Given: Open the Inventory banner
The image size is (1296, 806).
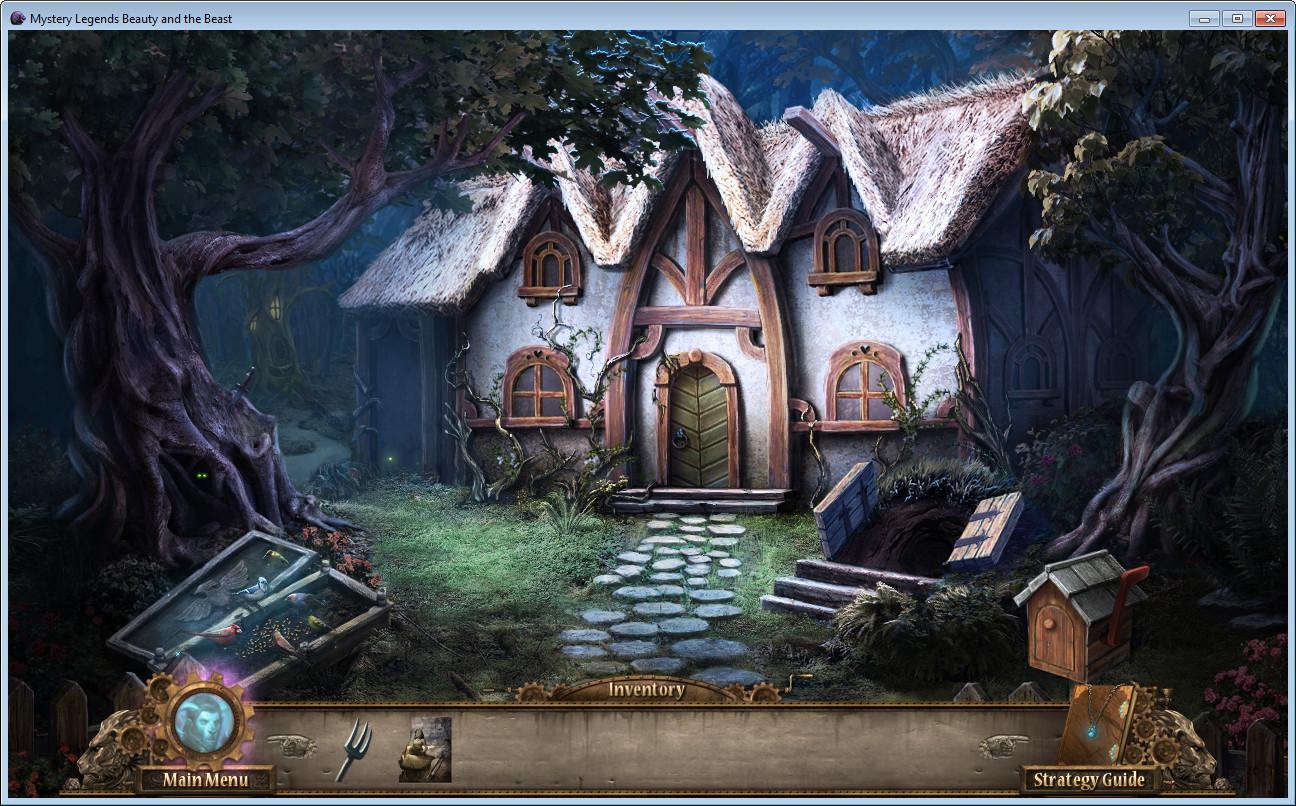Looking at the screenshot, I should coord(645,689).
